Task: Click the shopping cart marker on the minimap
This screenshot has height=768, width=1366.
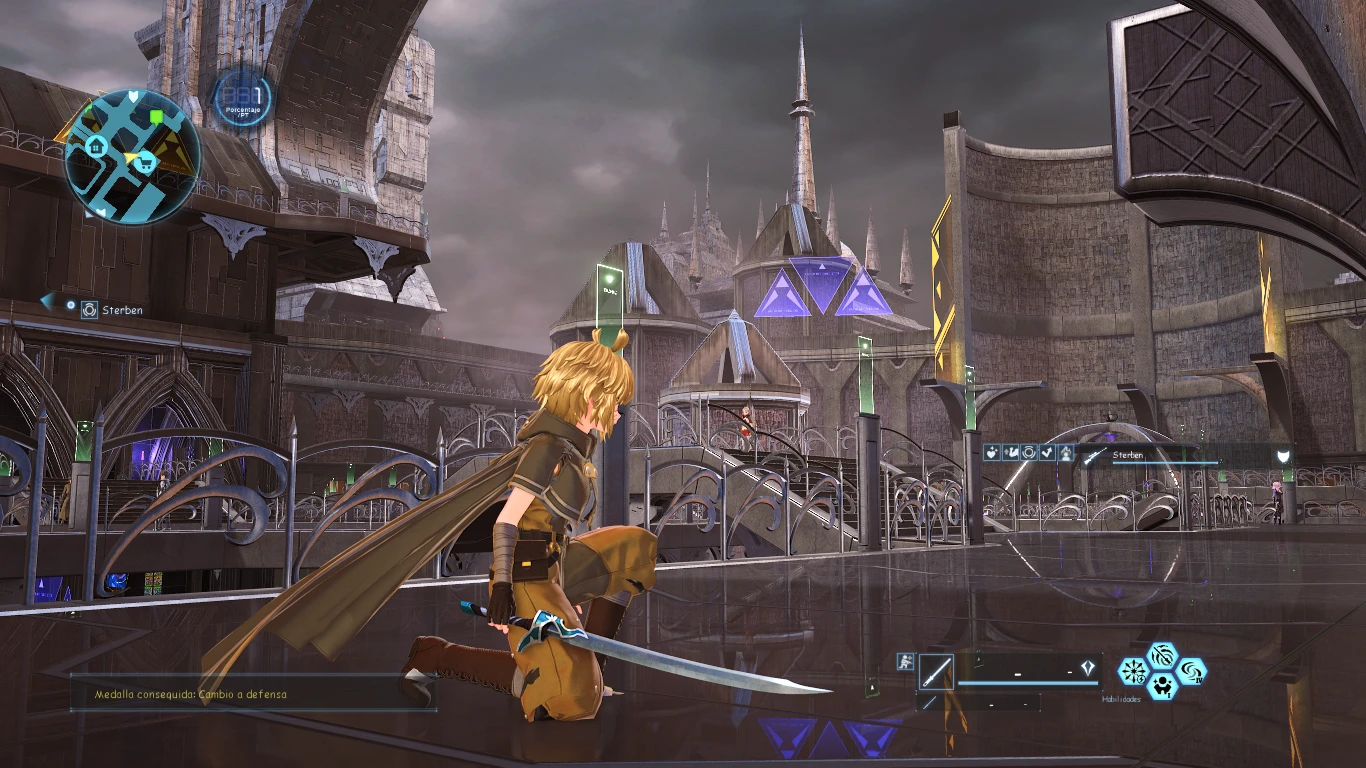Action: click(x=145, y=163)
